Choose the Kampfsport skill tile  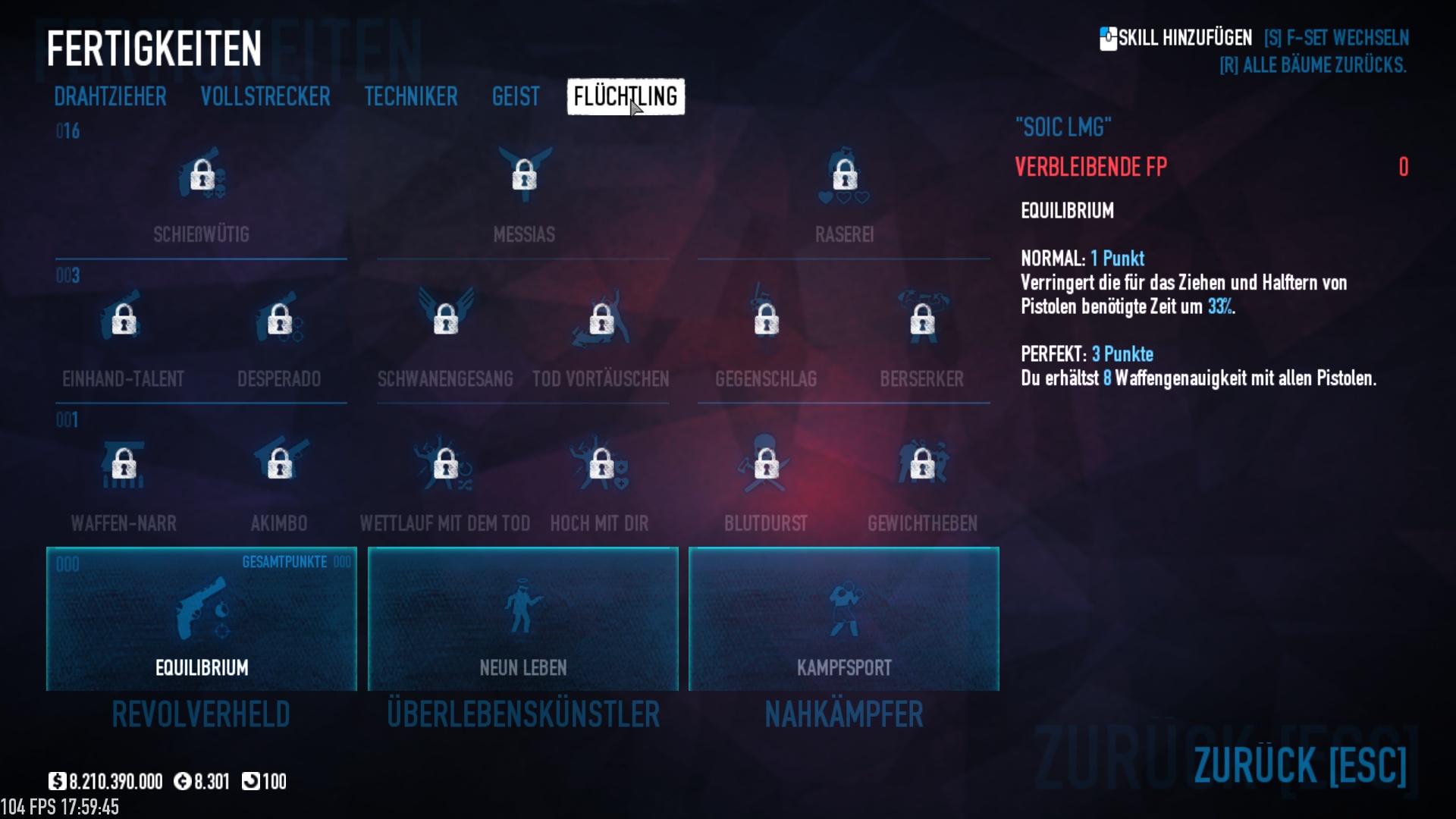click(x=843, y=619)
